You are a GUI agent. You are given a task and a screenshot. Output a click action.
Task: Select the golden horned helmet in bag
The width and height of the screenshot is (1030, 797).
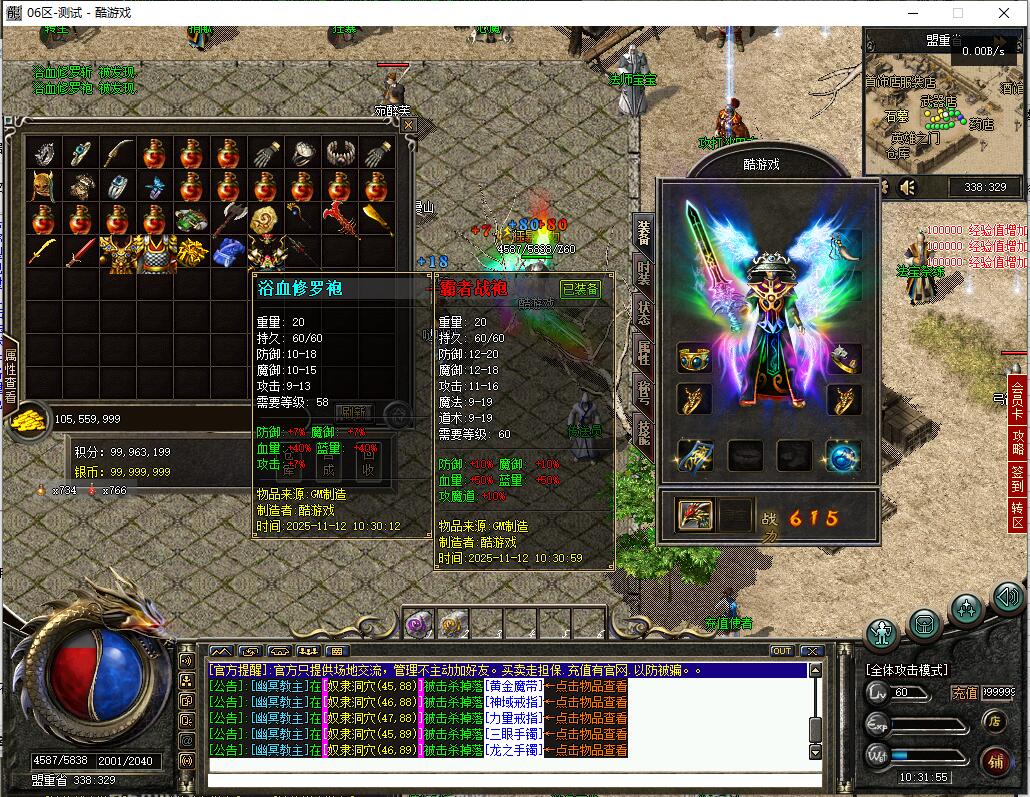tap(43, 186)
